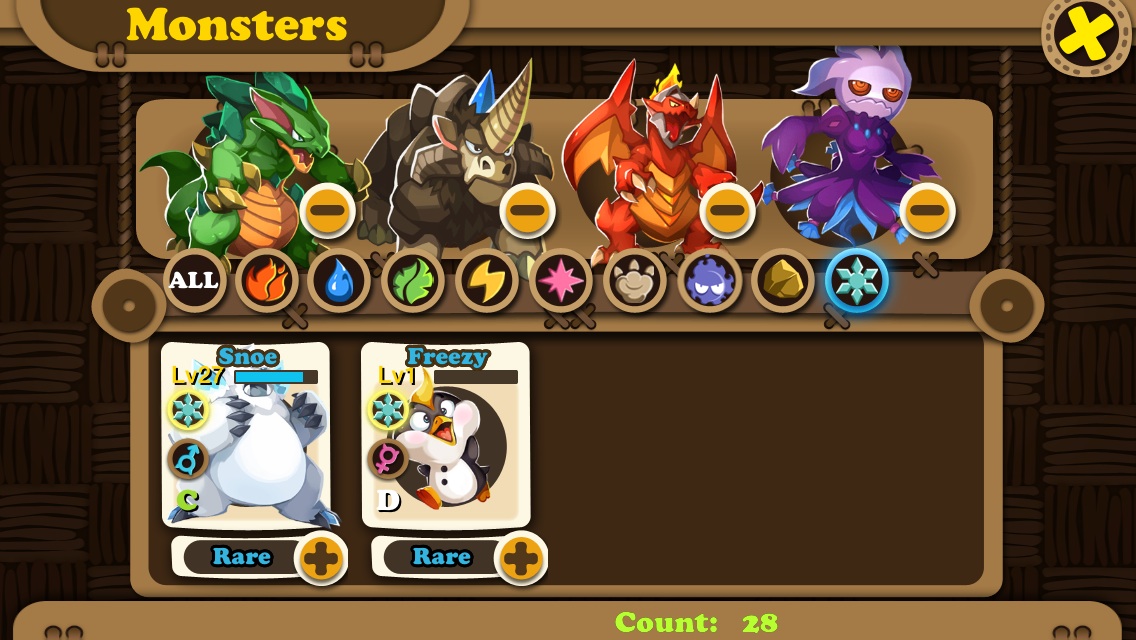Filter by the beast face element
1136x640 pixels.
coord(635,280)
